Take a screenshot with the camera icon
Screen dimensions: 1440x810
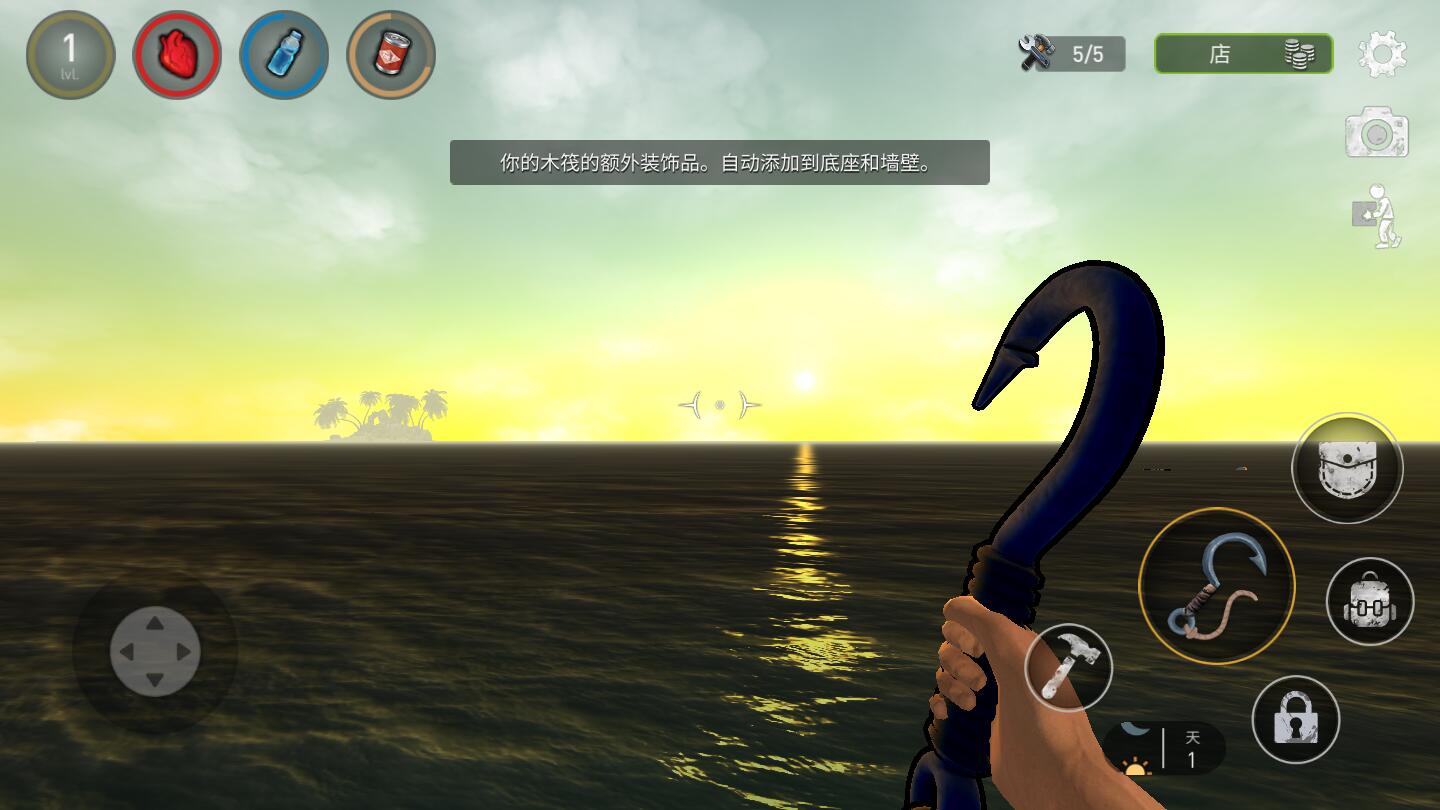pyautogui.click(x=1376, y=133)
